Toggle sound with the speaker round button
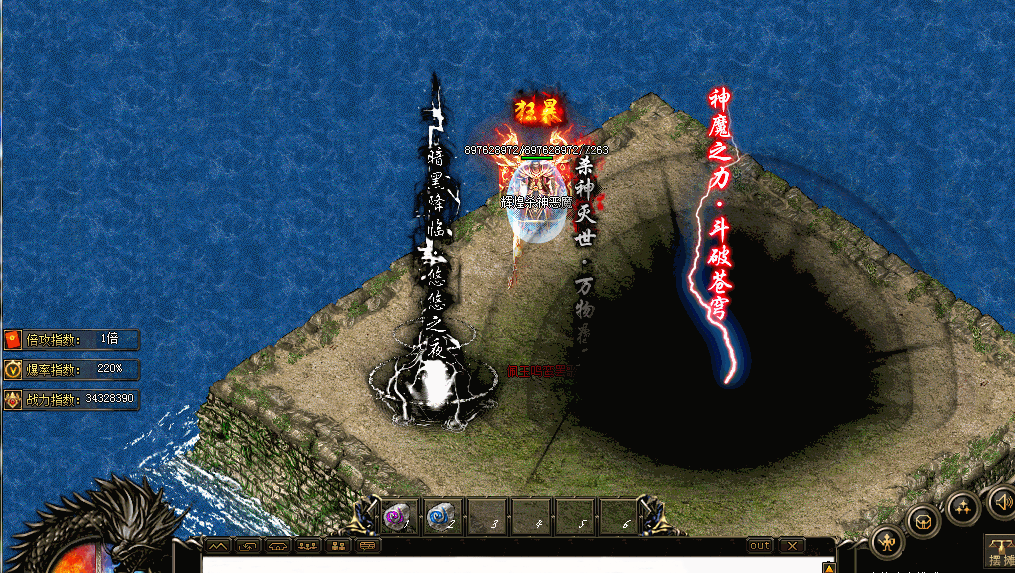1015x573 pixels. 1000,500
